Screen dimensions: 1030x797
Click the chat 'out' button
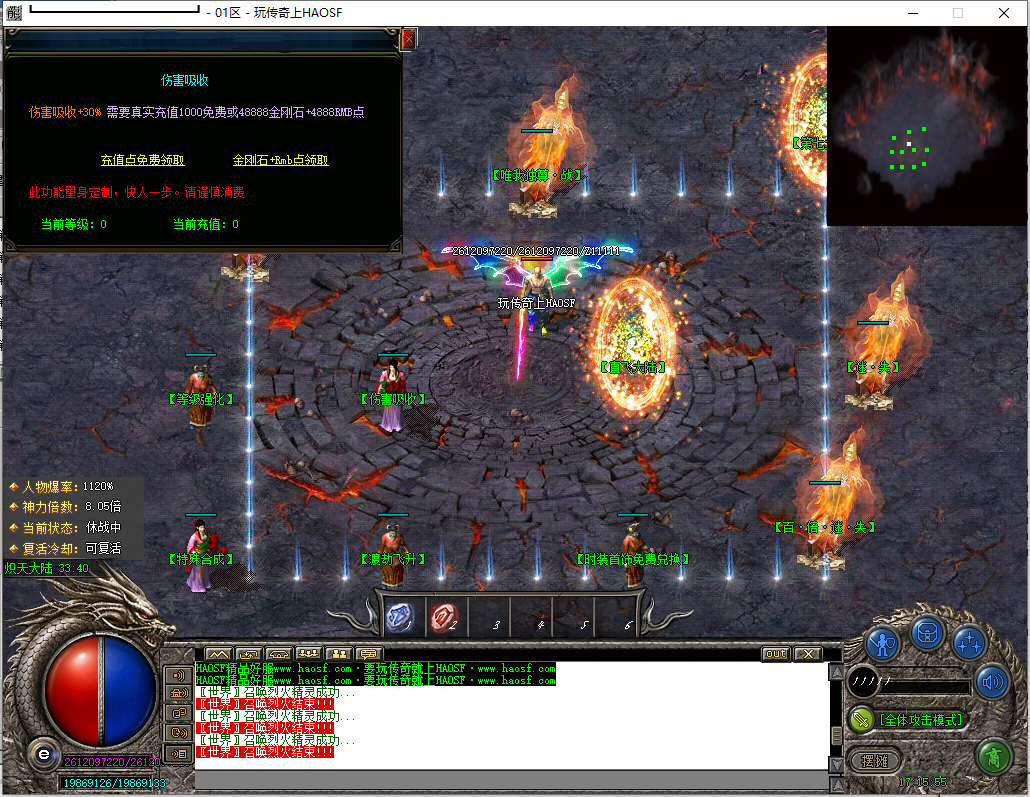(775, 654)
